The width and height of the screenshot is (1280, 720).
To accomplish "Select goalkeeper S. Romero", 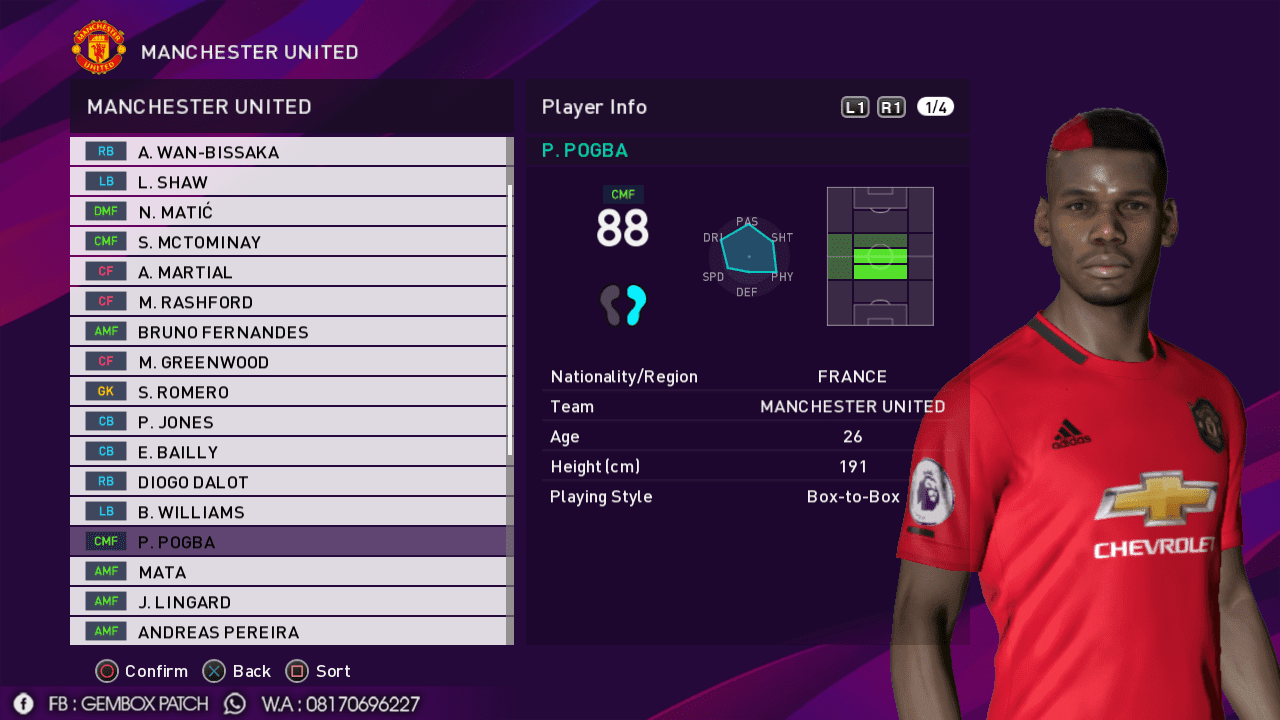I will click(290, 392).
